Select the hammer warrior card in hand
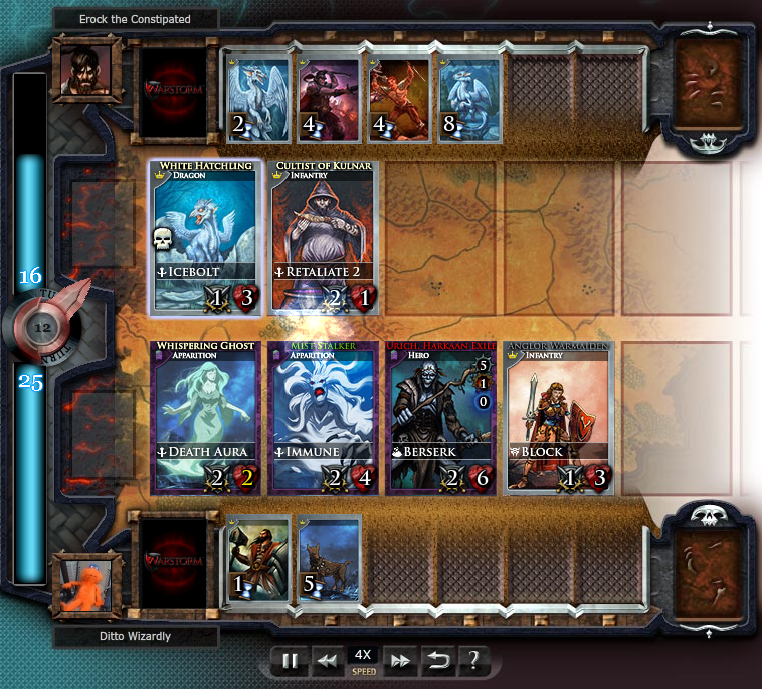768x689 pixels. point(257,558)
